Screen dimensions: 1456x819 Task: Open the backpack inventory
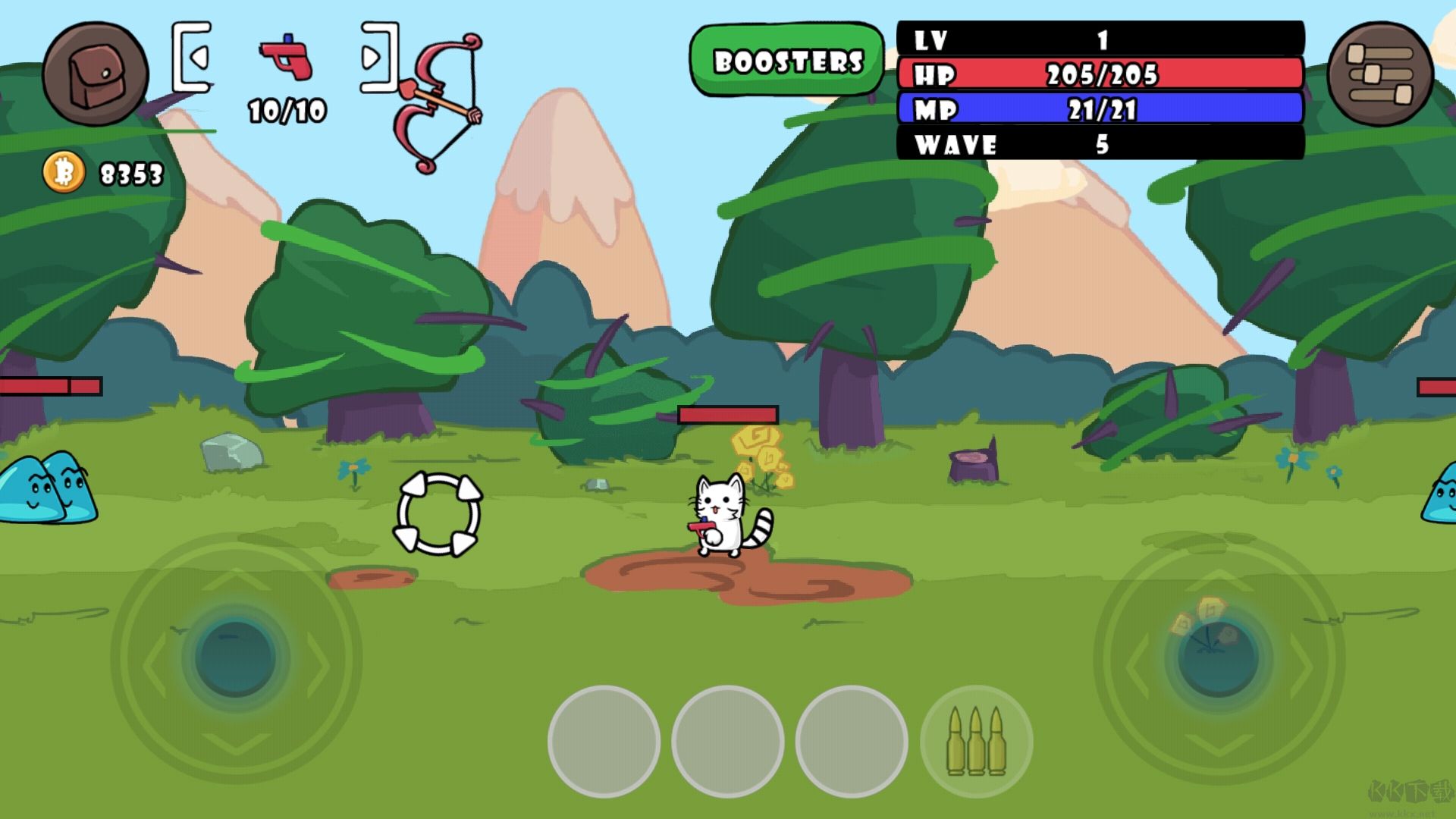(x=95, y=74)
